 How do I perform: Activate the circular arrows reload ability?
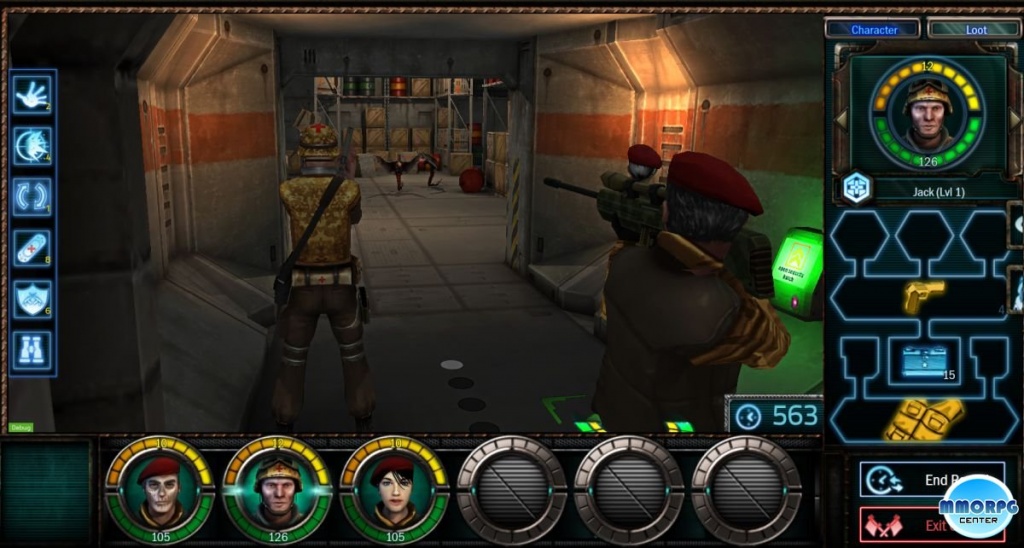[x=33, y=196]
